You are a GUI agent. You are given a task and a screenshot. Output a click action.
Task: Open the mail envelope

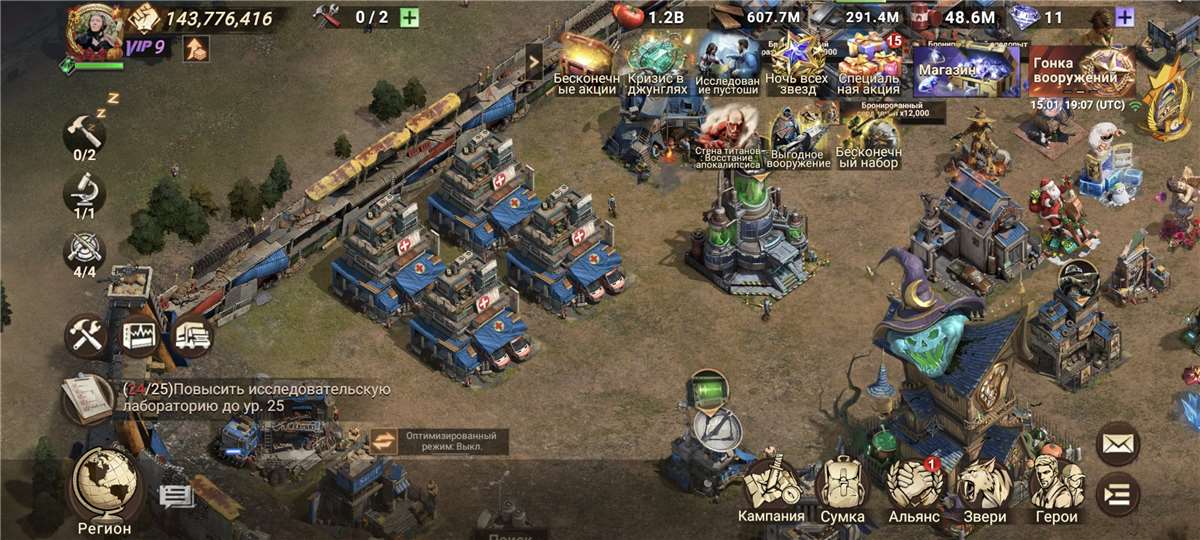pos(1117,444)
